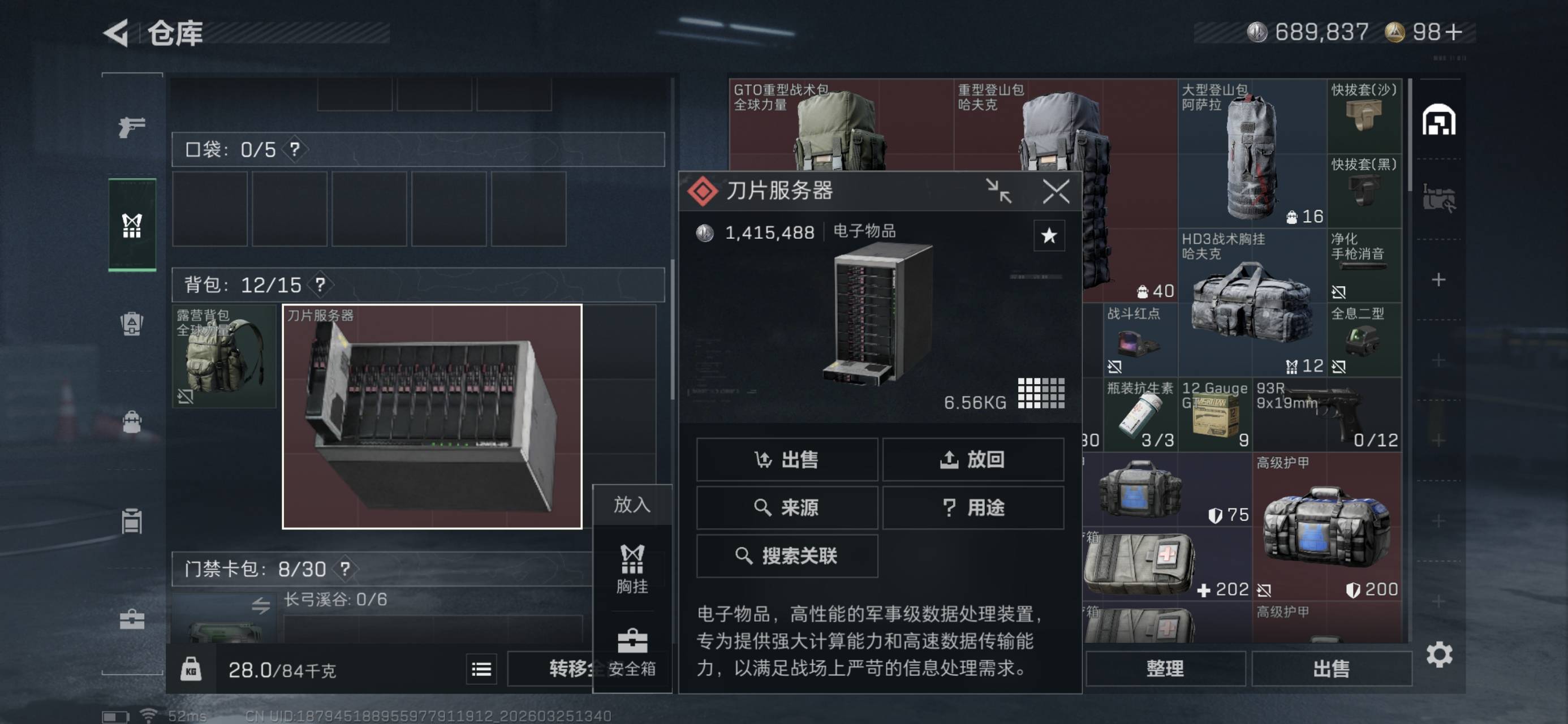Viewport: 1568px width, 724px height.
Task: Click 放回 to return the blade server
Action: coord(973,460)
